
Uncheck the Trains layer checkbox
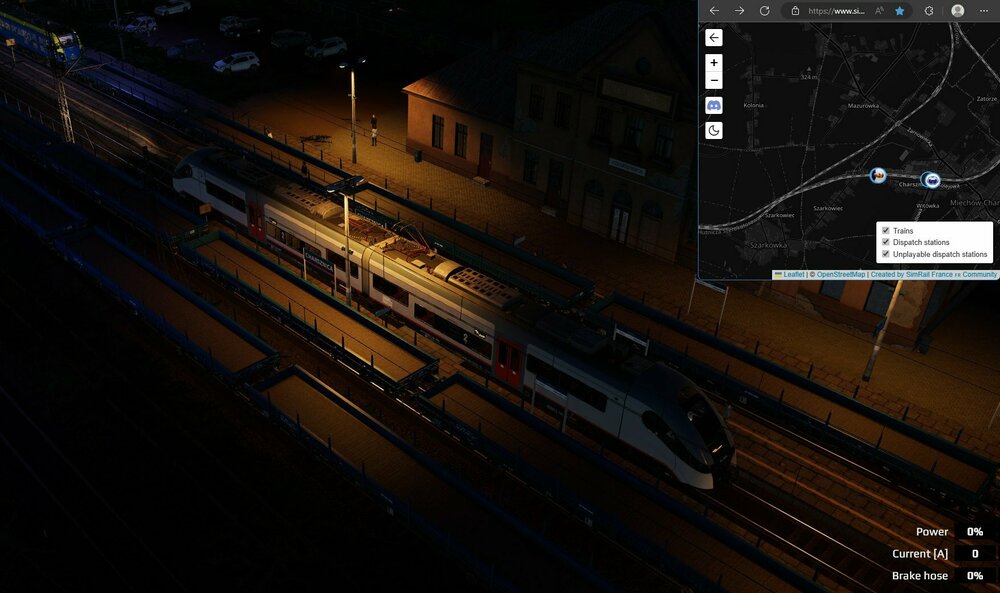pyautogui.click(x=885, y=231)
